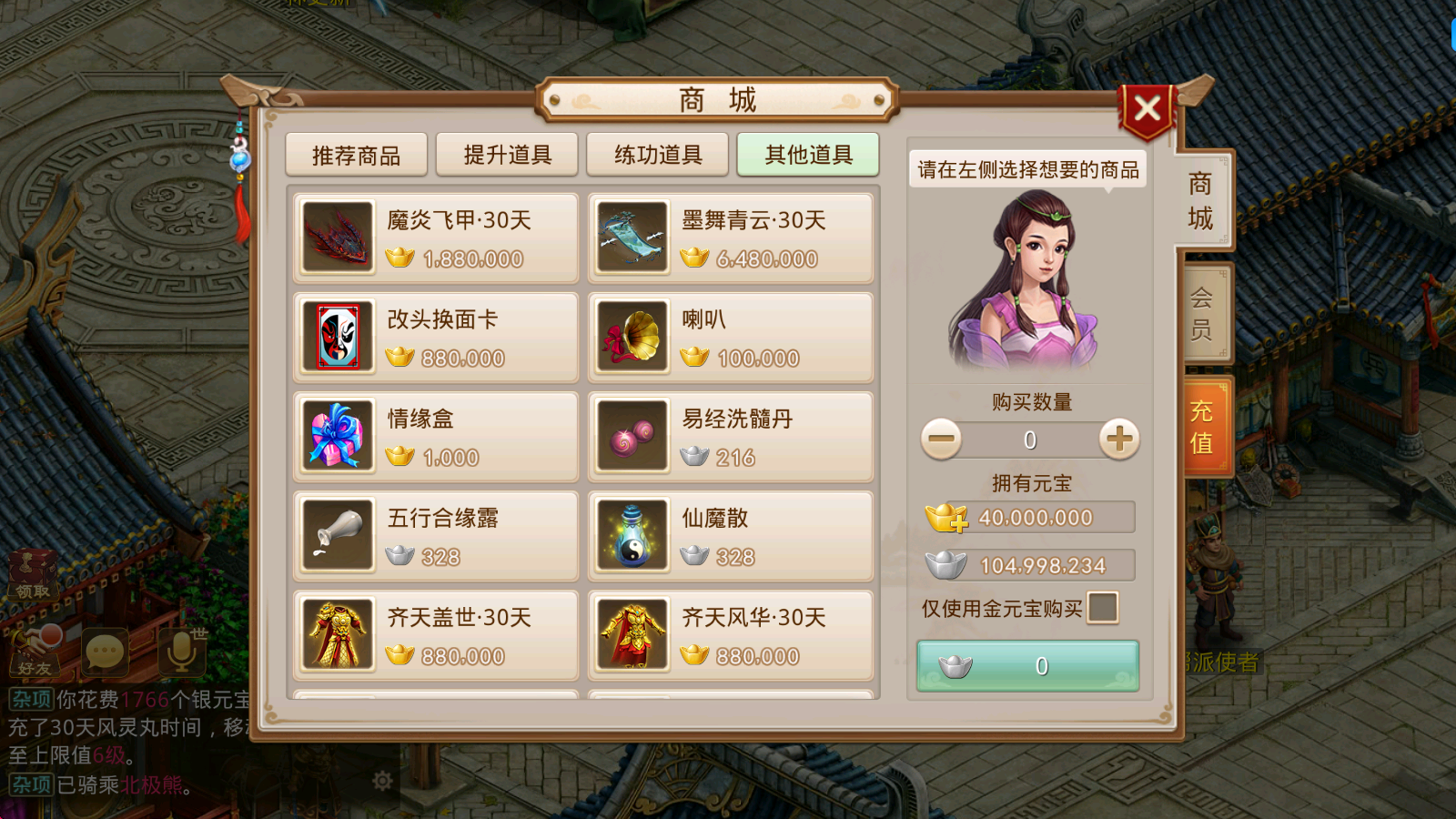Screen dimensions: 1456x819
Task: Open the 会员 side panel tab
Action: pyautogui.click(x=1203, y=311)
